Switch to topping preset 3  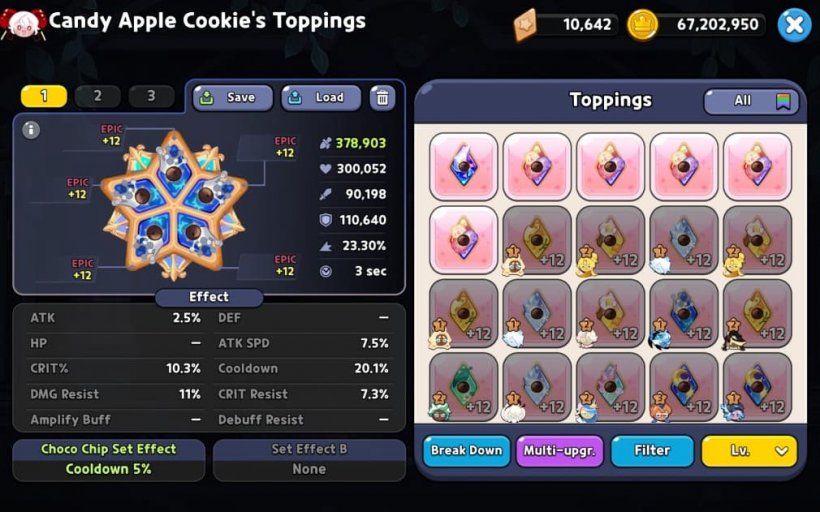[x=151, y=97]
